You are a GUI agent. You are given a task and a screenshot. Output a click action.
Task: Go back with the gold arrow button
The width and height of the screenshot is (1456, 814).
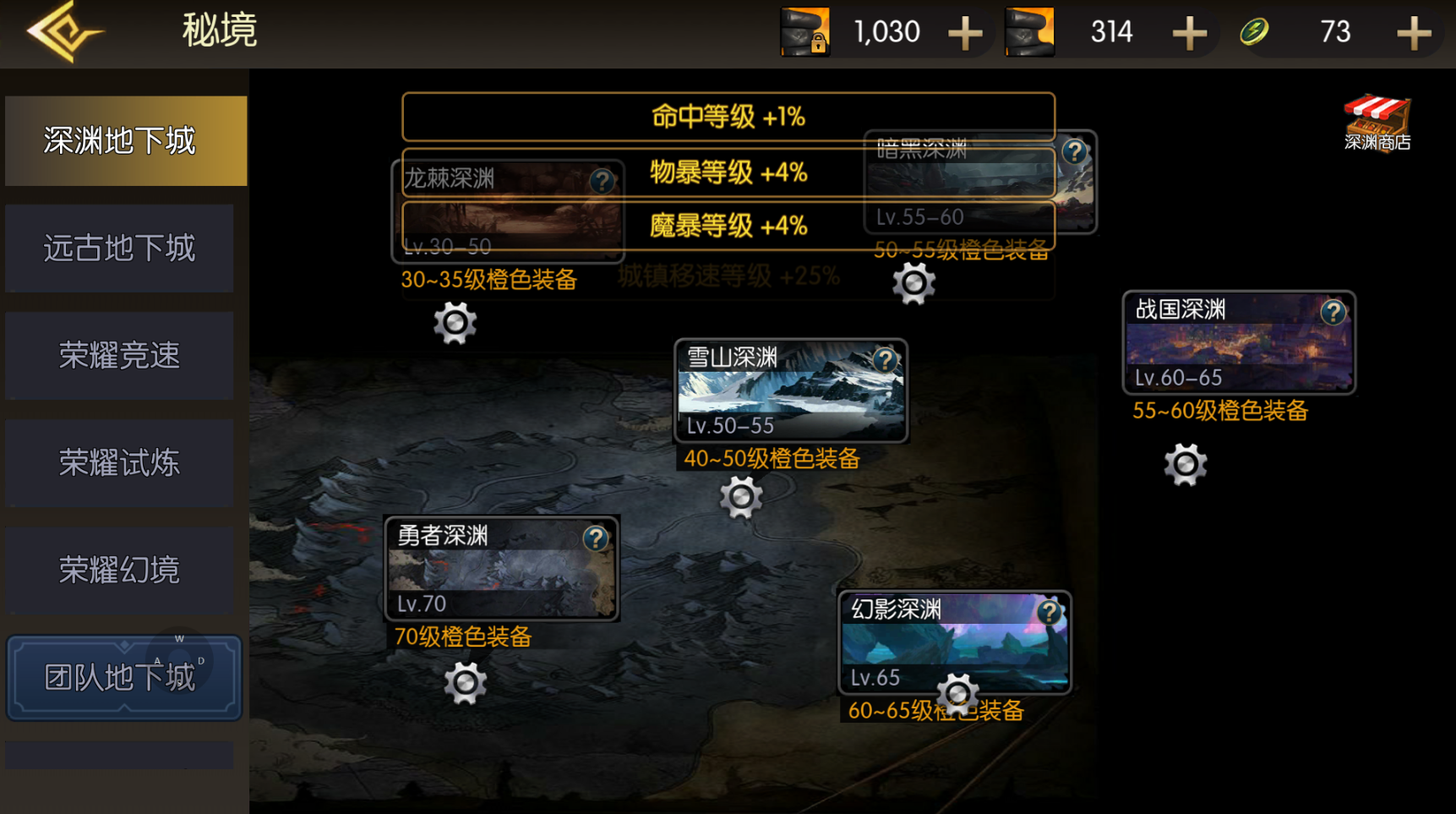pos(63,32)
